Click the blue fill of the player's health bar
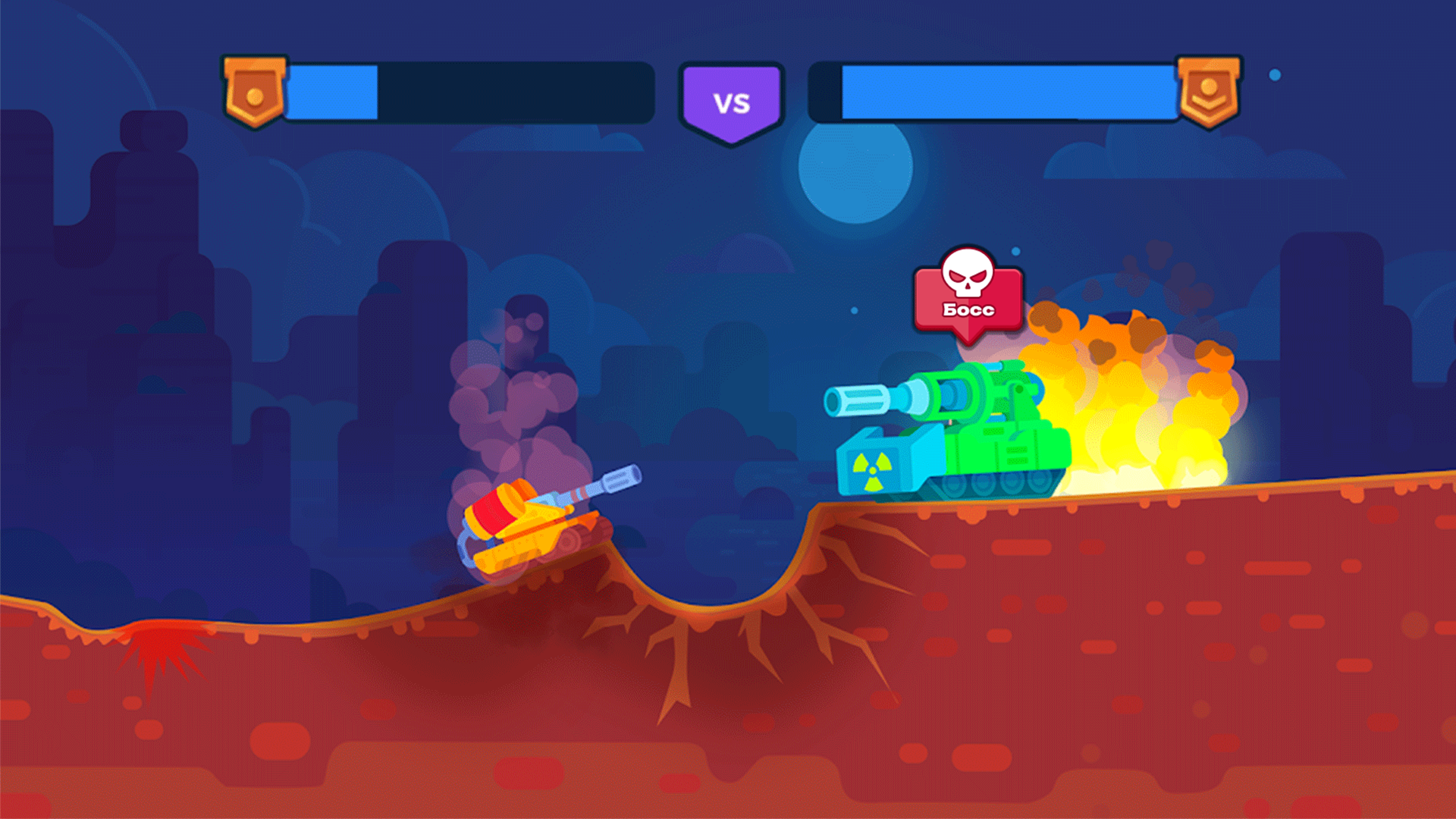Viewport: 1456px width, 819px height. (334, 91)
